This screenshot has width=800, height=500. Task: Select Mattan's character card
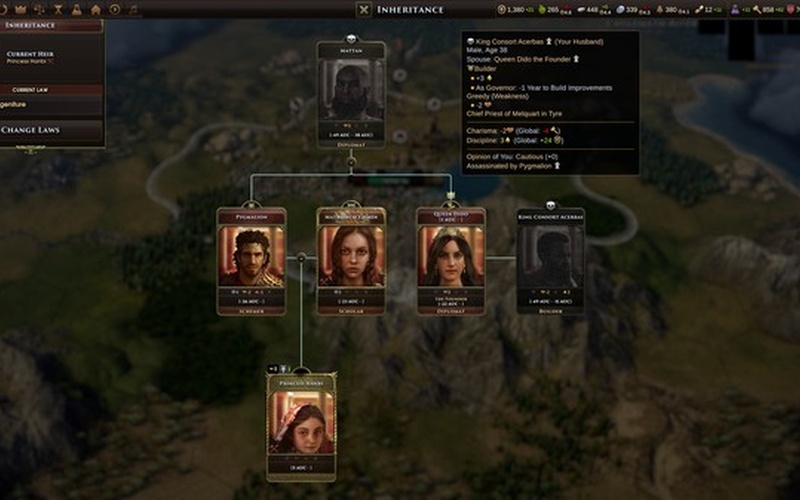(351, 94)
